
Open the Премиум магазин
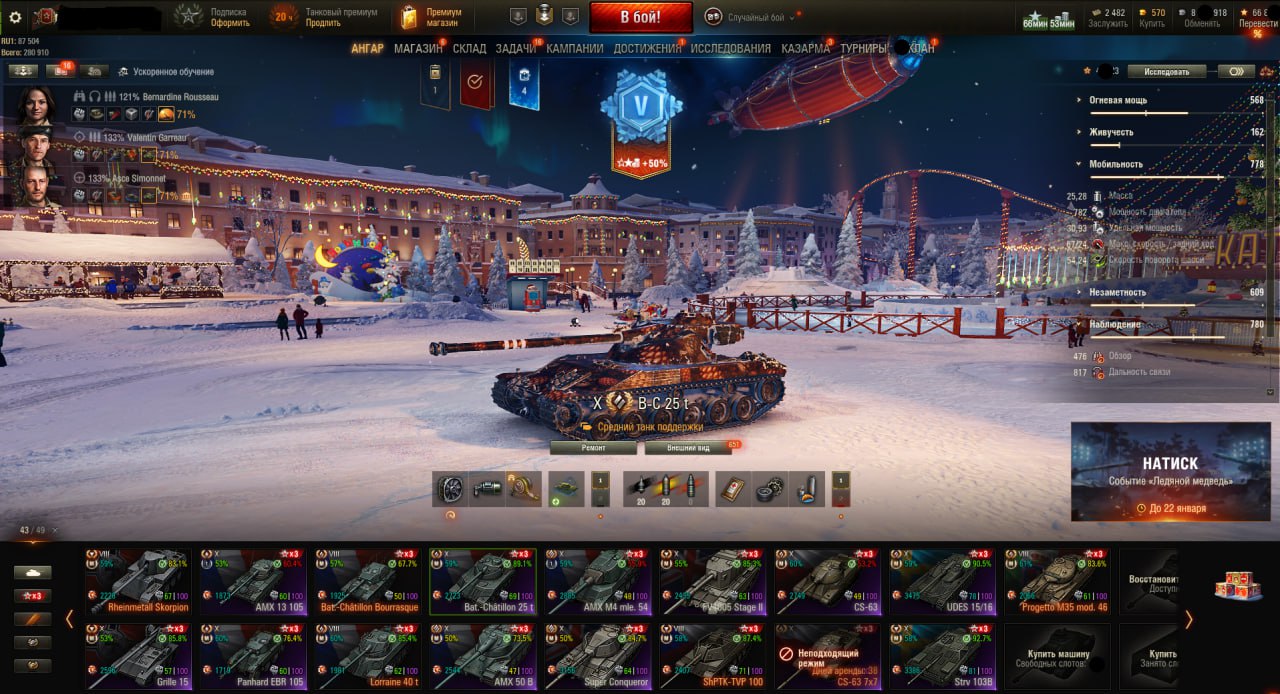point(432,17)
